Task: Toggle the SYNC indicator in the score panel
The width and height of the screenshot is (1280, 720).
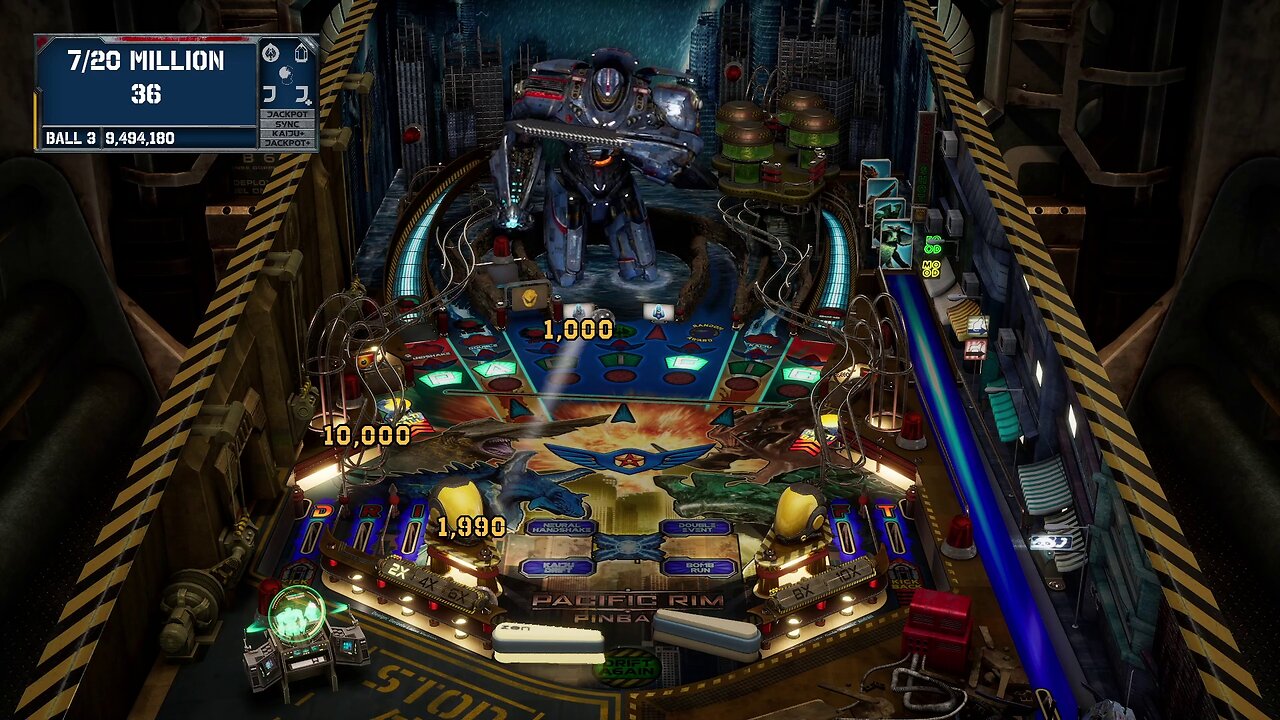Action: coord(288,123)
